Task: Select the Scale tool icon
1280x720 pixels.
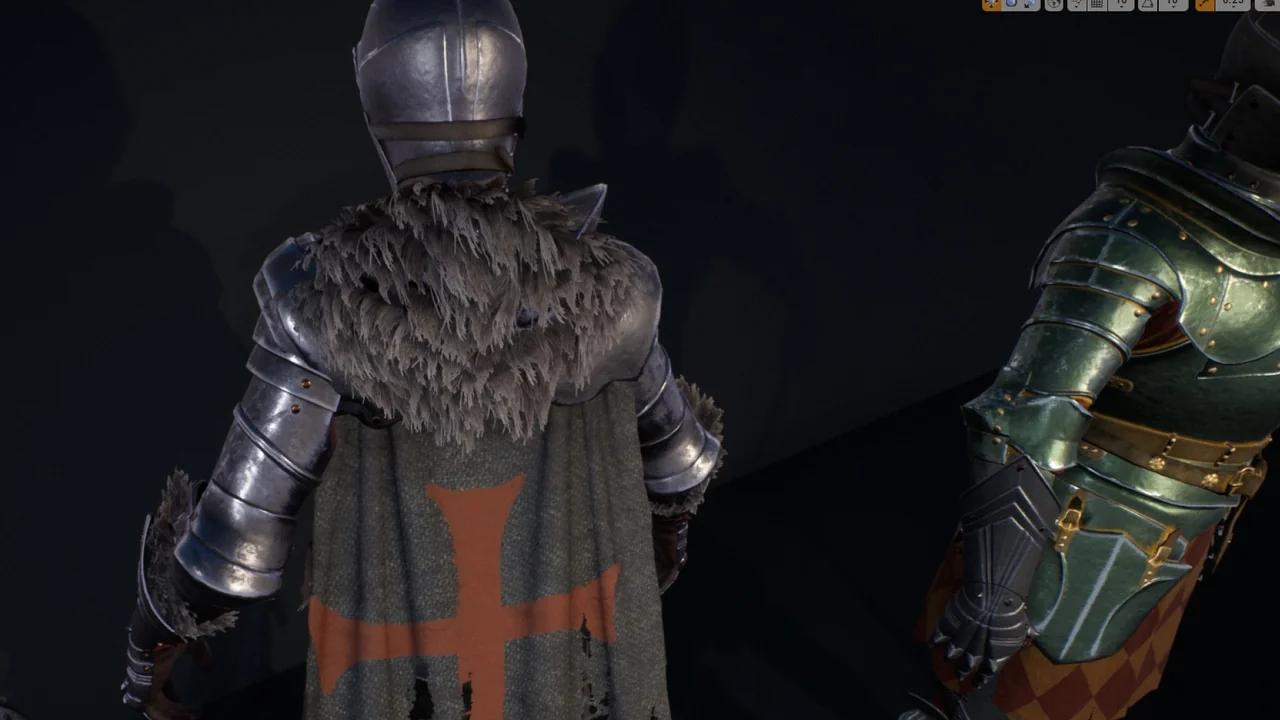Action: (x=1029, y=5)
